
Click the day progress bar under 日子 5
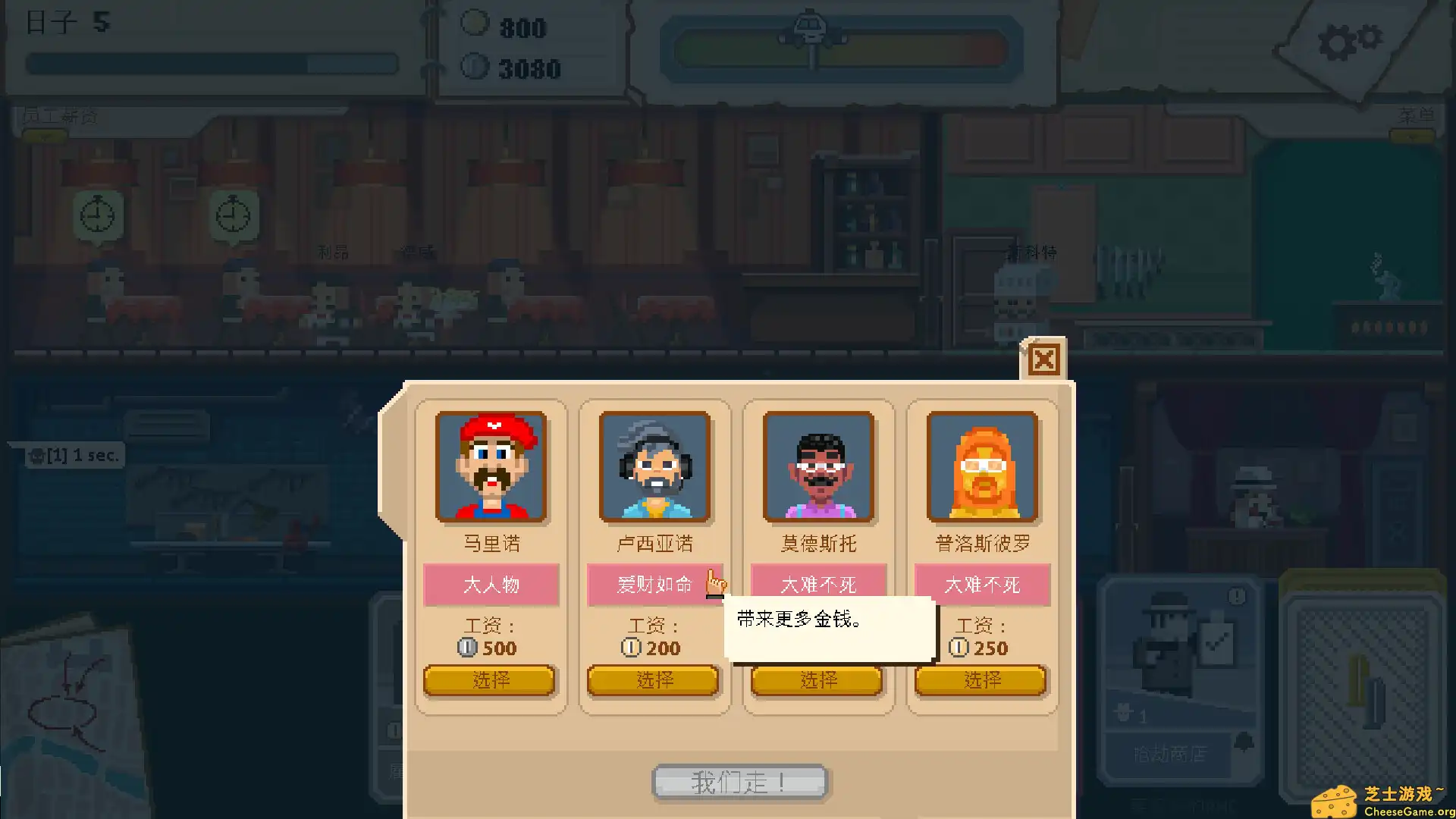[x=212, y=64]
